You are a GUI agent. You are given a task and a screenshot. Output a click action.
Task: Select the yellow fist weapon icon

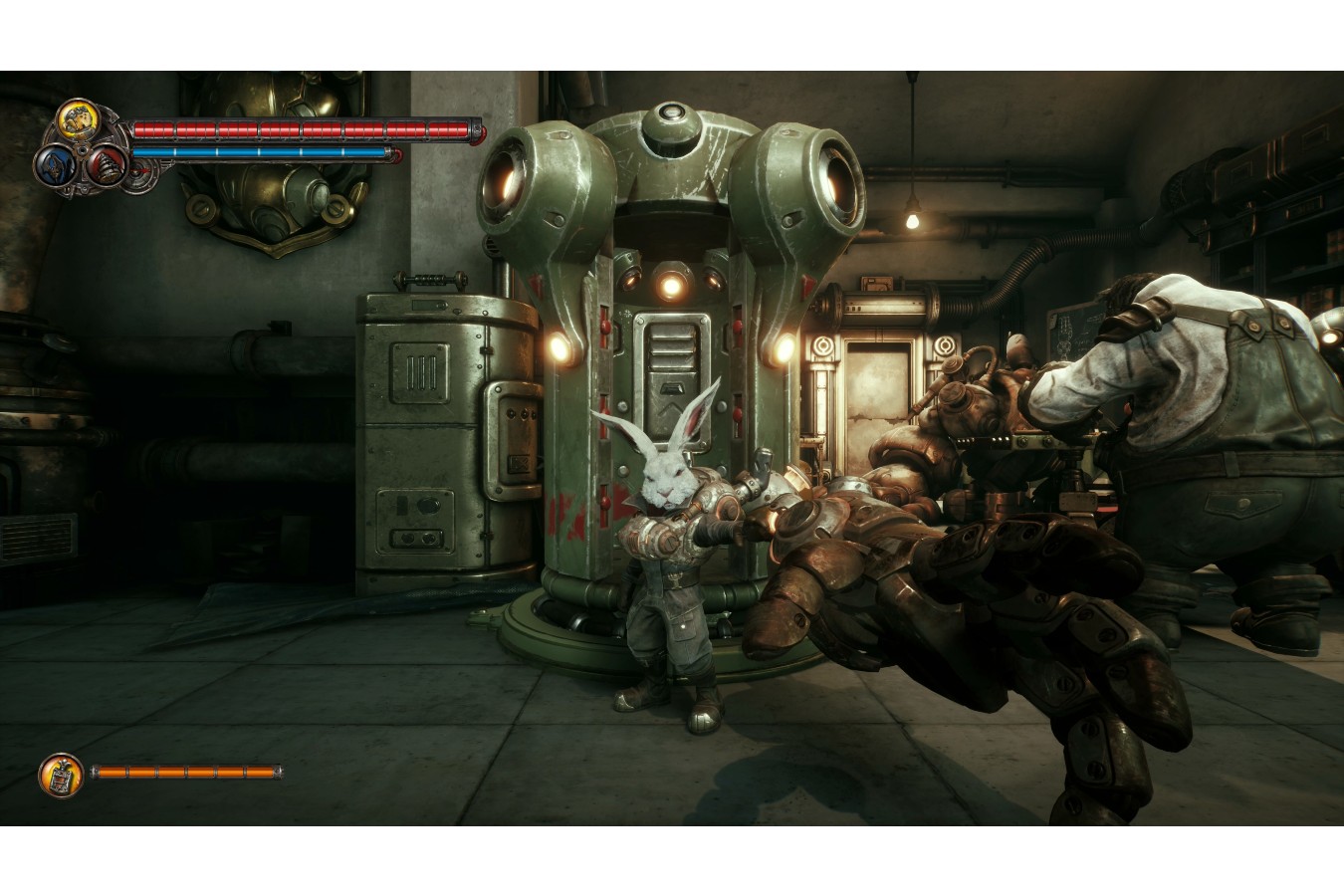[75, 119]
